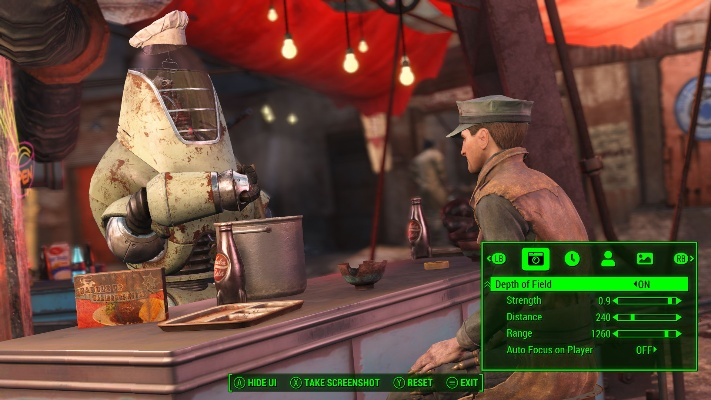Screen dimensions: 711x400
Task: Increase Range with its right arrow
Action: coord(680,333)
